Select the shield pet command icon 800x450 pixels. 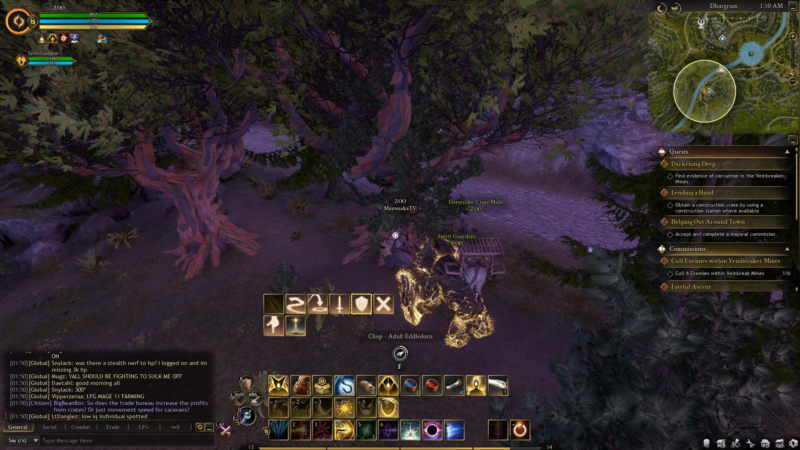362,304
